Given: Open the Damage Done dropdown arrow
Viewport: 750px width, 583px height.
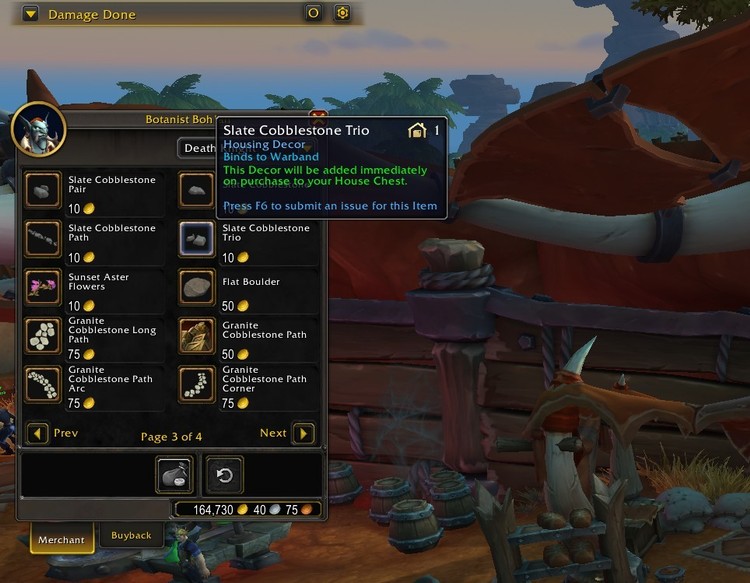Looking at the screenshot, I should pos(31,14).
